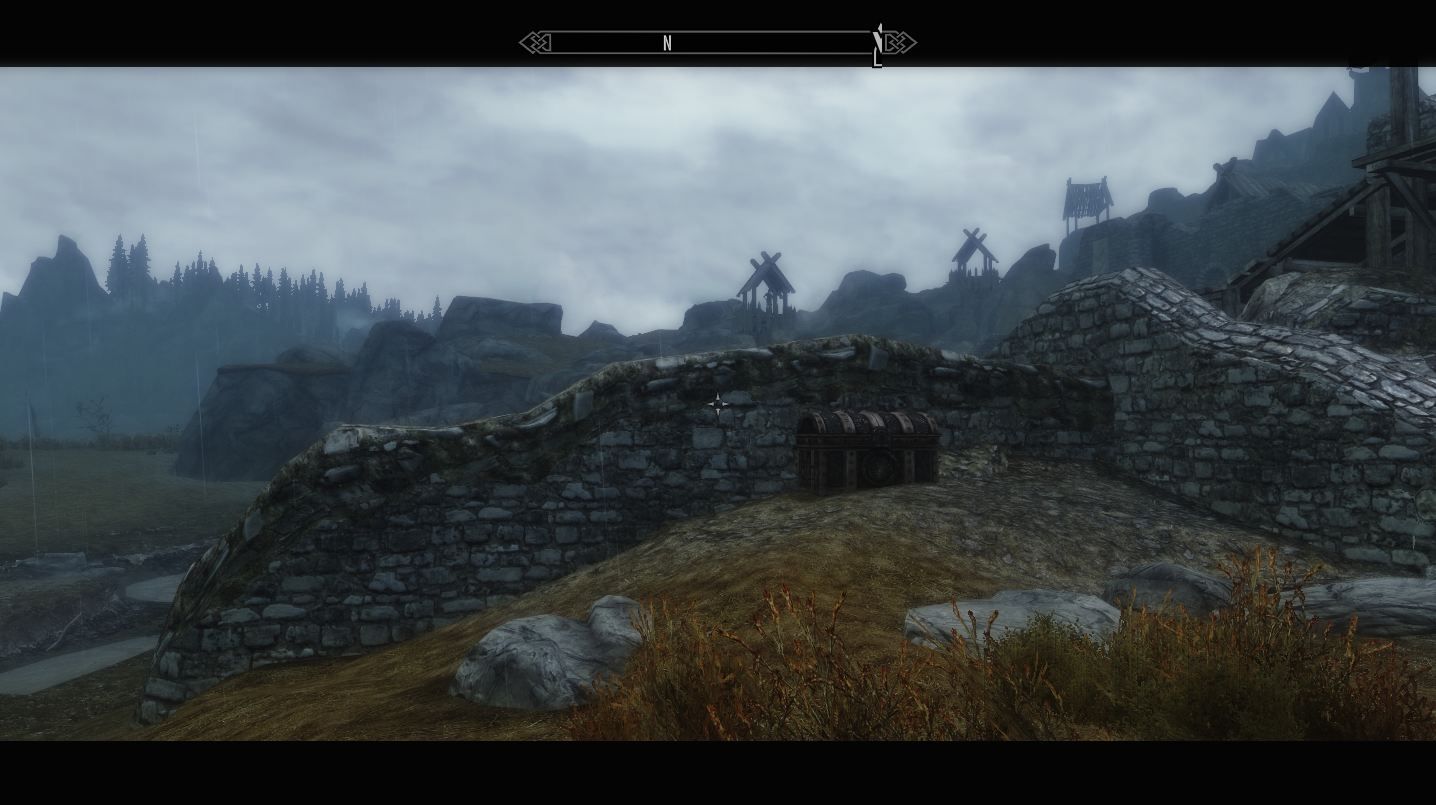This screenshot has width=1436, height=805.
Task: Click the N marker on the compass
Action: pos(667,43)
